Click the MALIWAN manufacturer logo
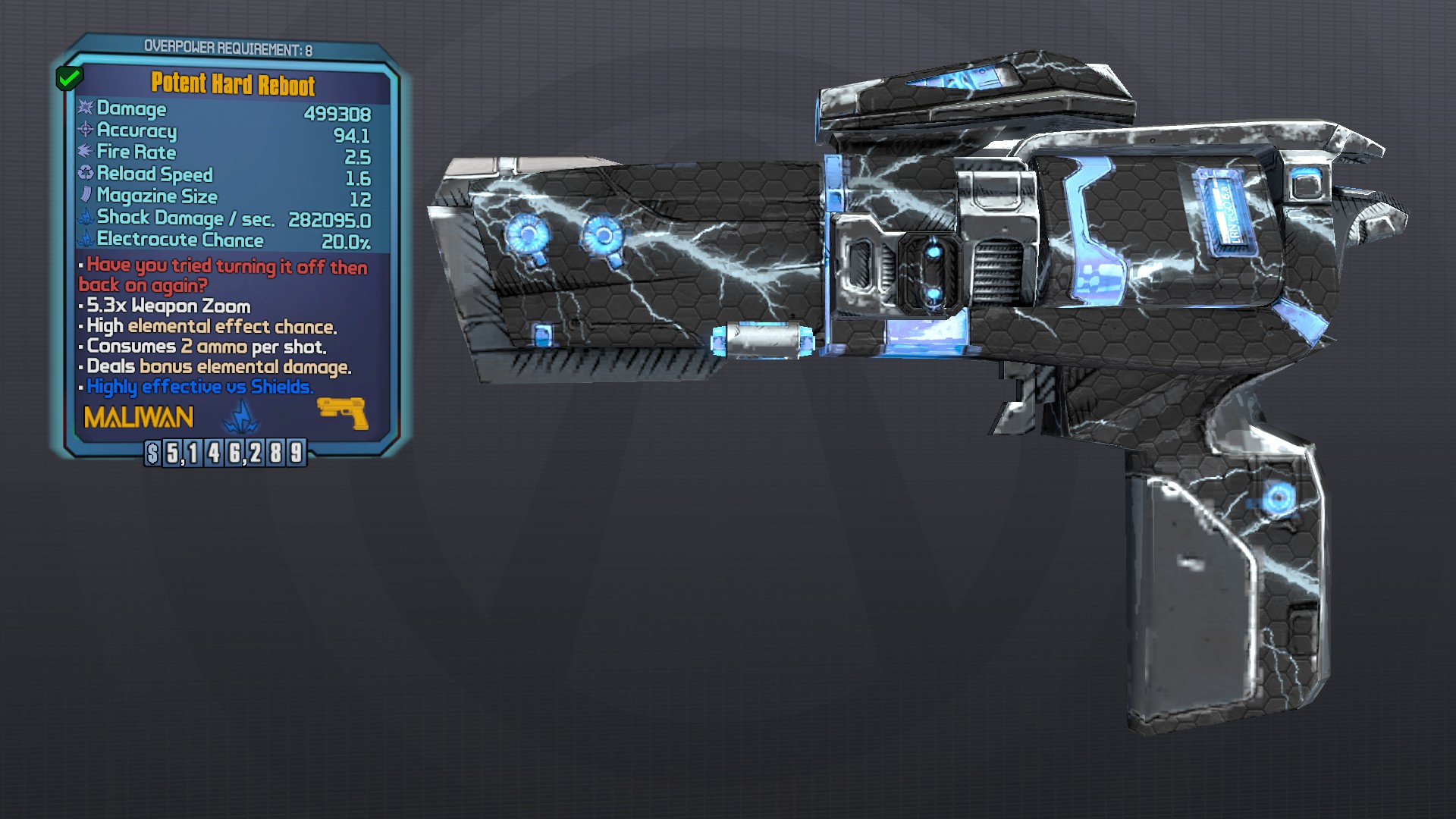The height and width of the screenshot is (819, 1456). 138,416
